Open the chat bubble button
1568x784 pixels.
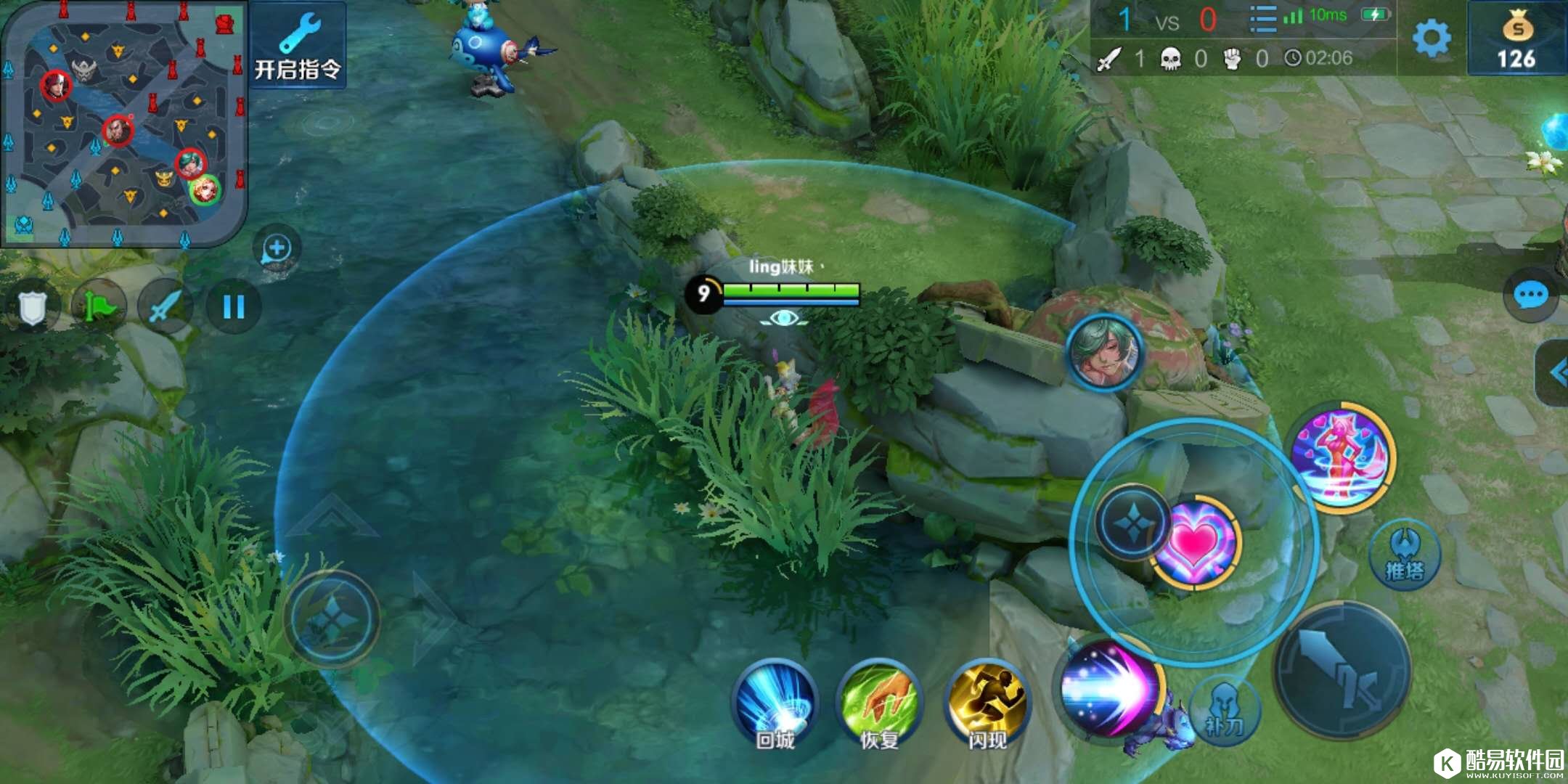tap(1531, 295)
